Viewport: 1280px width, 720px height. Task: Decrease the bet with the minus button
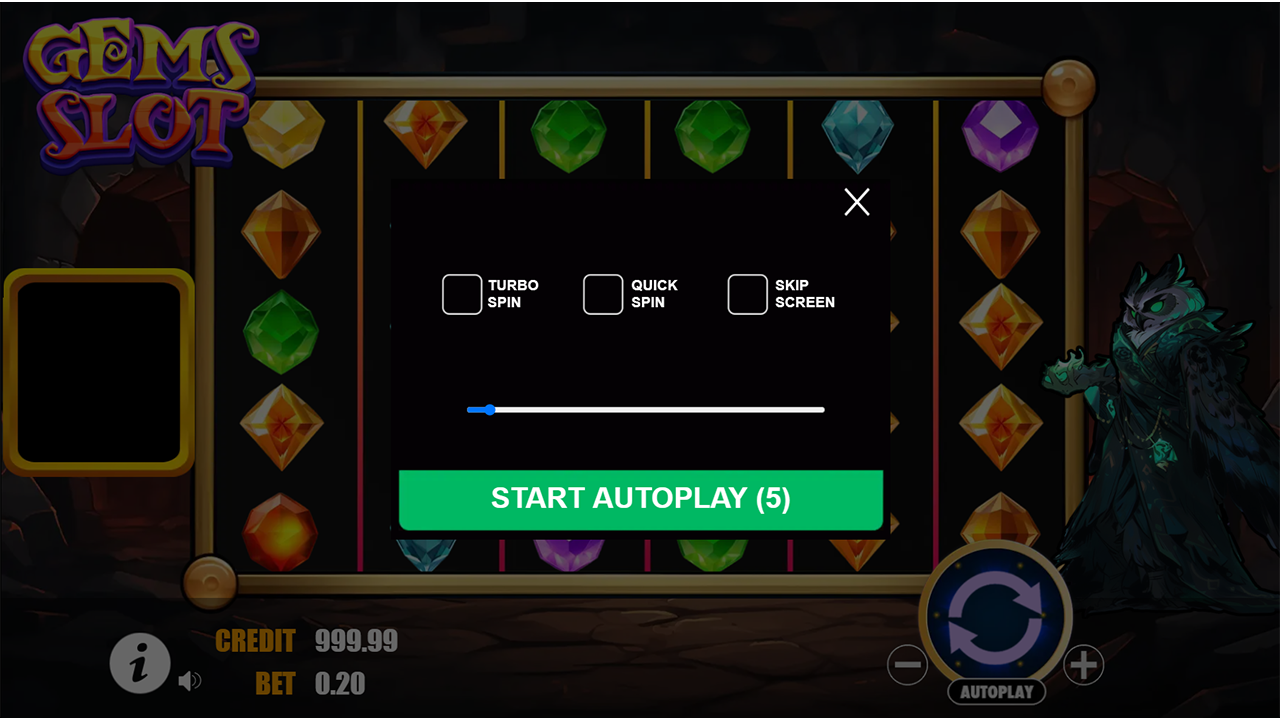point(909,664)
